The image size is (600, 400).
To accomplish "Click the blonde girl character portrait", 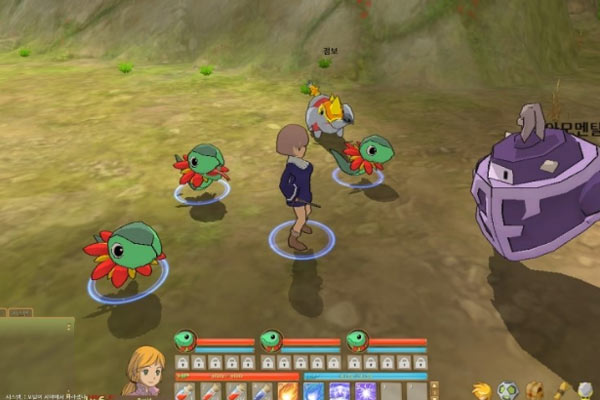I will 143,369.
